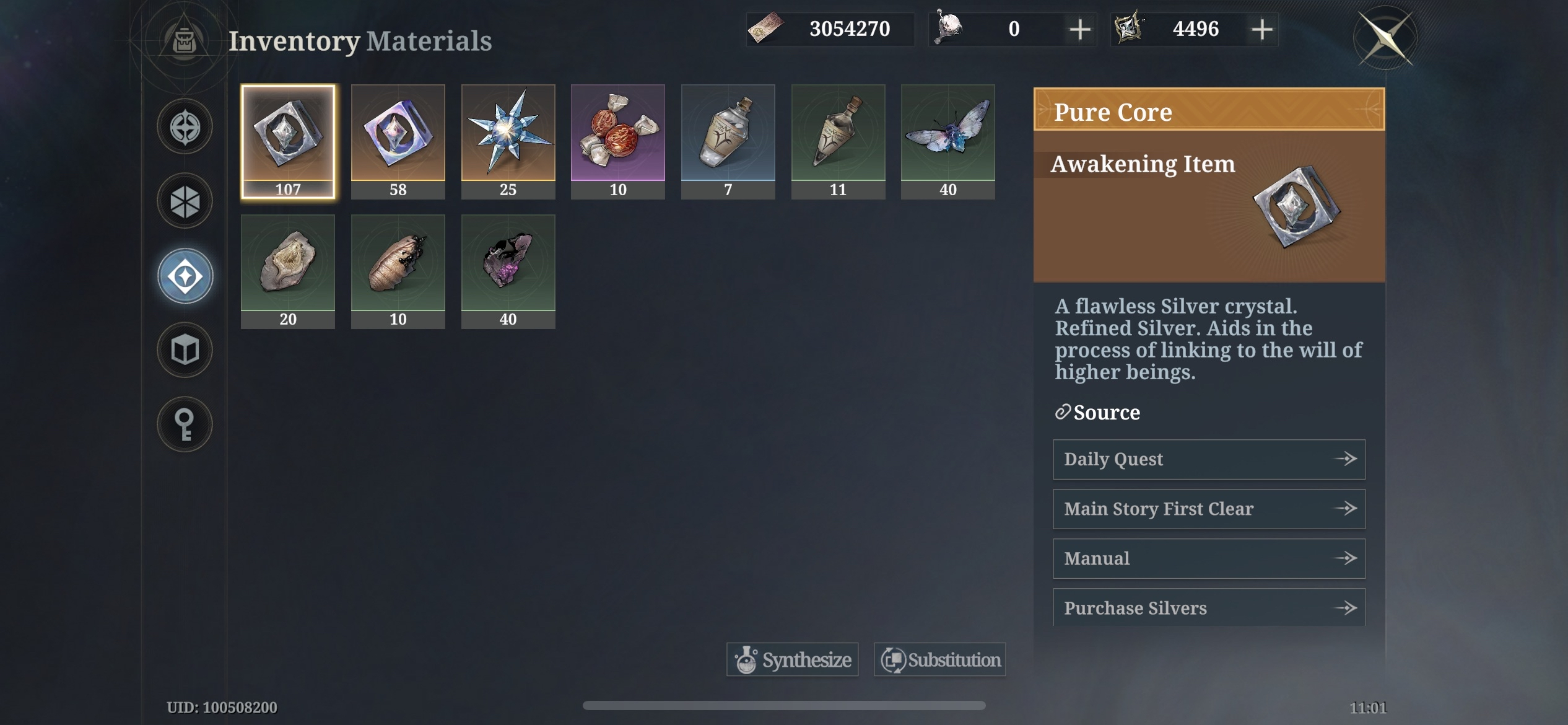Follow the Manual source link
Viewport: 1568px width, 725px height.
[x=1209, y=558]
